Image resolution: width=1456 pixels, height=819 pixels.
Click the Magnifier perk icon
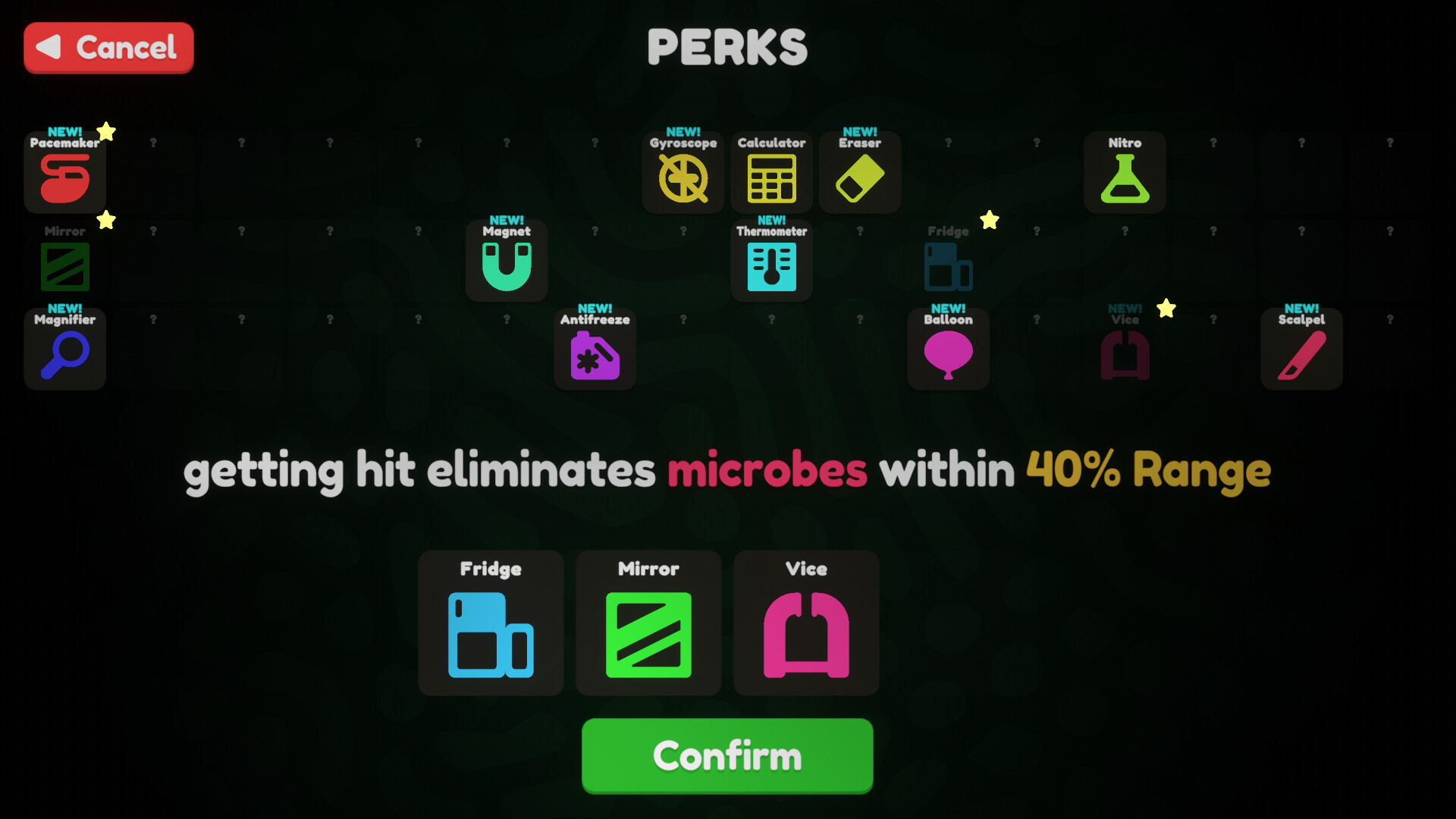(x=64, y=353)
